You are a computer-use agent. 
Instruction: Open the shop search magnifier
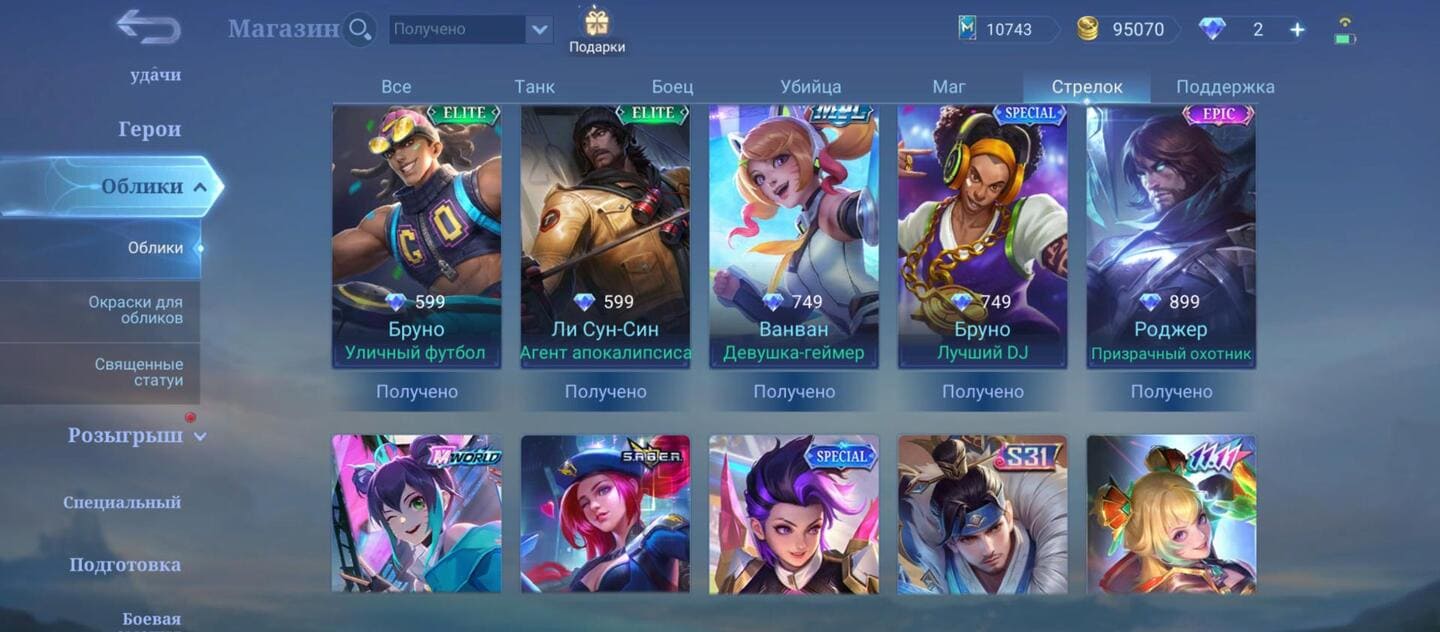pyautogui.click(x=359, y=29)
